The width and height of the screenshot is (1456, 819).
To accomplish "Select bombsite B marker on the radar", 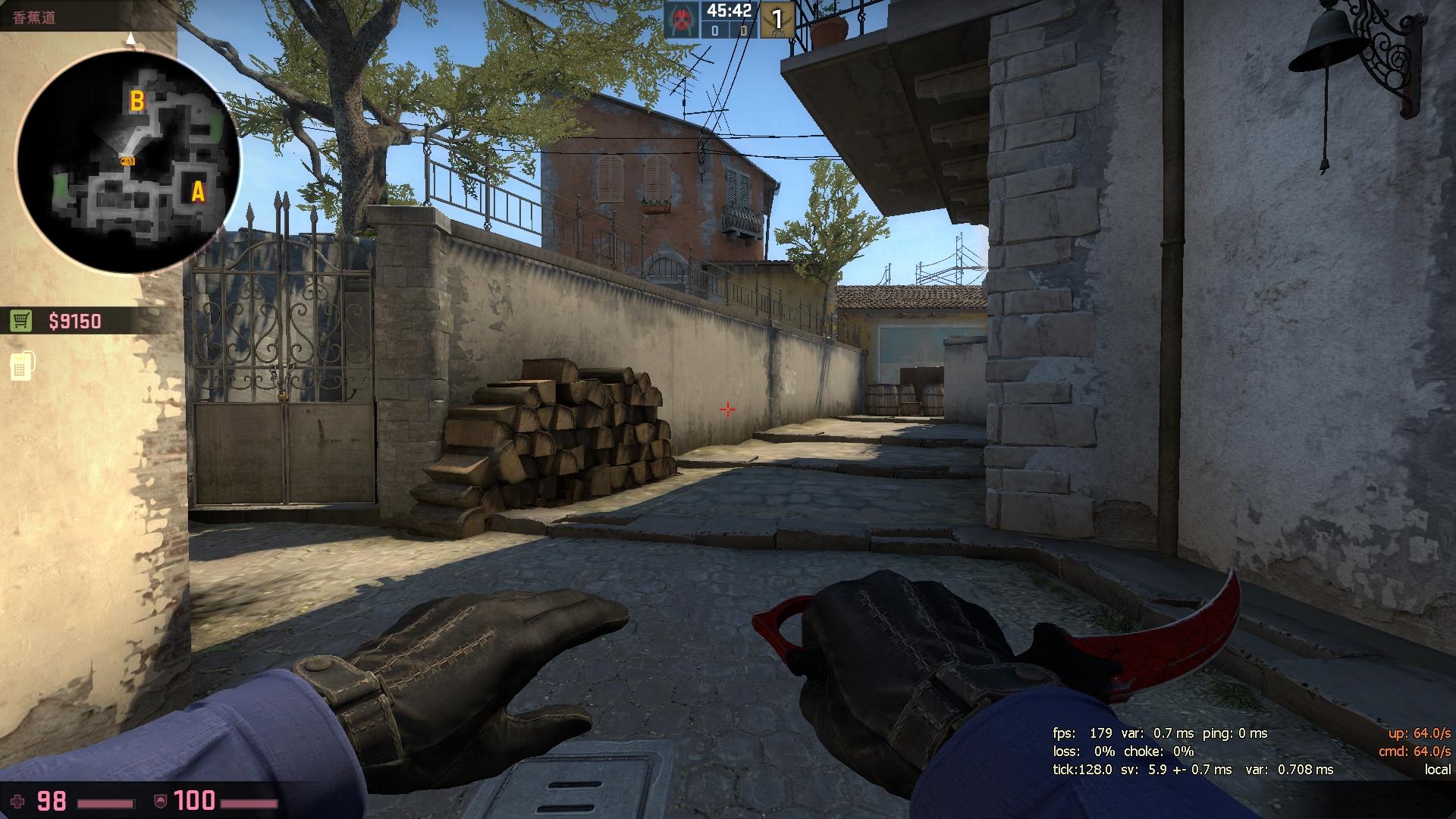I will [x=137, y=101].
